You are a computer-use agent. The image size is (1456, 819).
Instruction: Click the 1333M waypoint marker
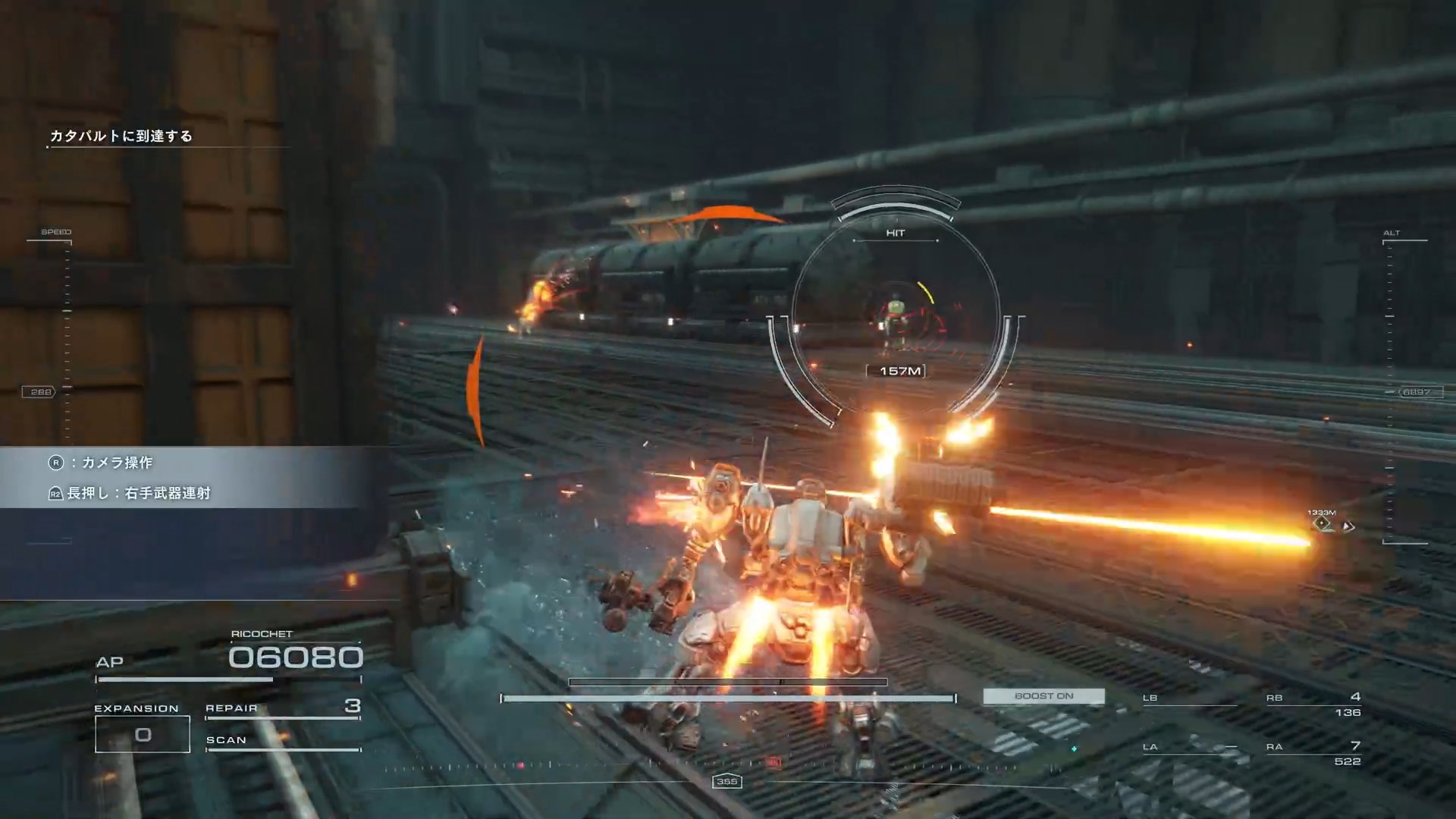[x=1323, y=523]
